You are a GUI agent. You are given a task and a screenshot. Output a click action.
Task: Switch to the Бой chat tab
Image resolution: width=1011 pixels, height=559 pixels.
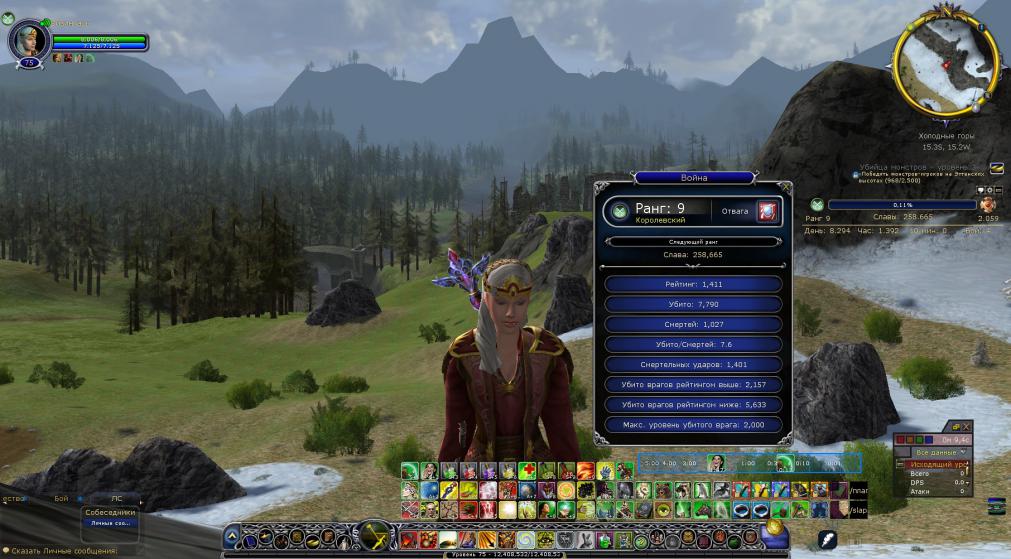point(62,497)
